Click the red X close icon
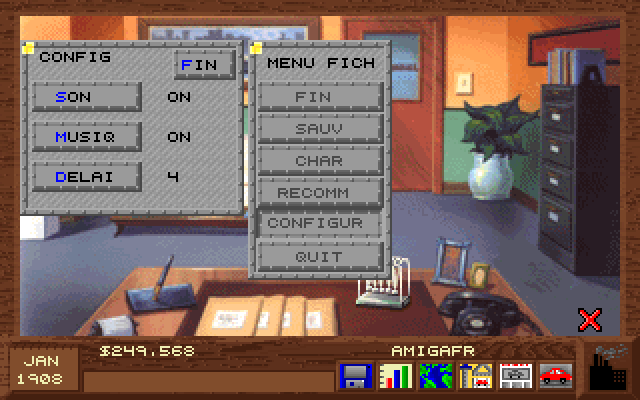 [x=590, y=319]
